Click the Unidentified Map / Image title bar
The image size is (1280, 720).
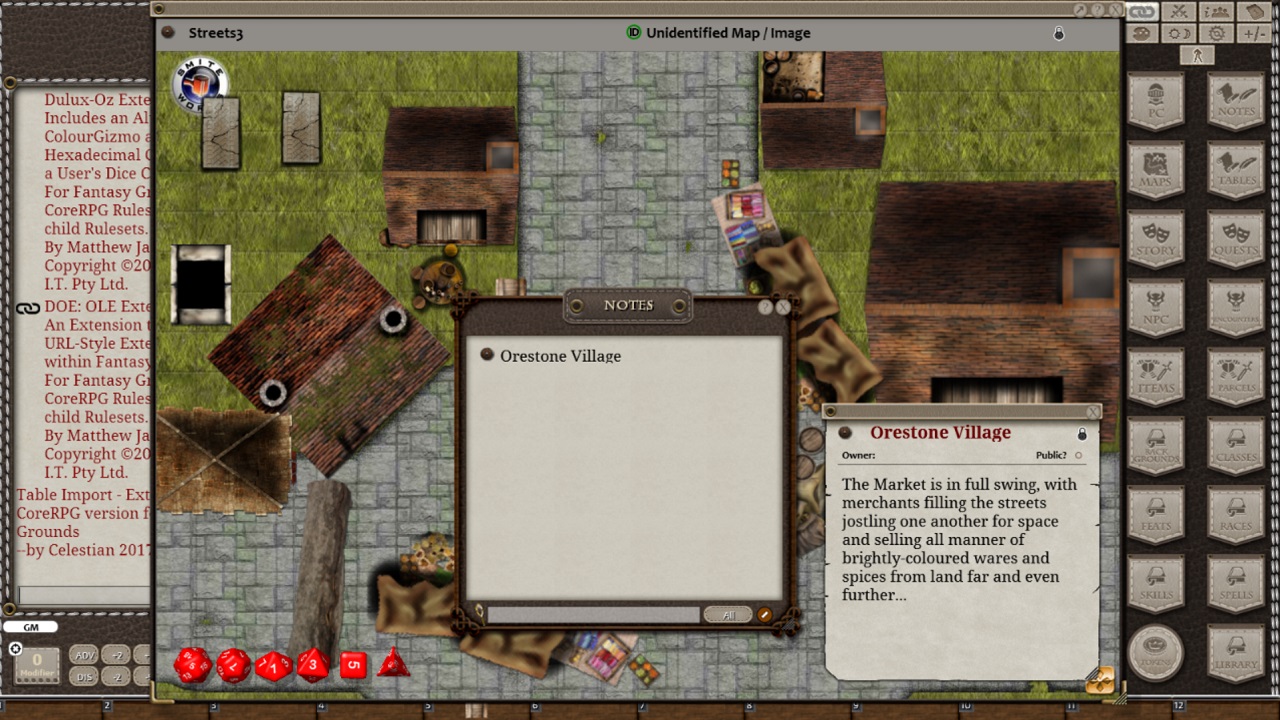pyautogui.click(x=728, y=33)
